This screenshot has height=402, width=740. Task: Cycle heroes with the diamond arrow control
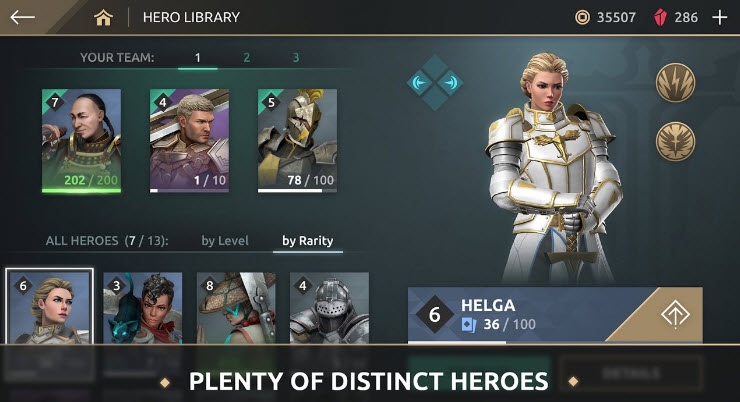coord(436,83)
